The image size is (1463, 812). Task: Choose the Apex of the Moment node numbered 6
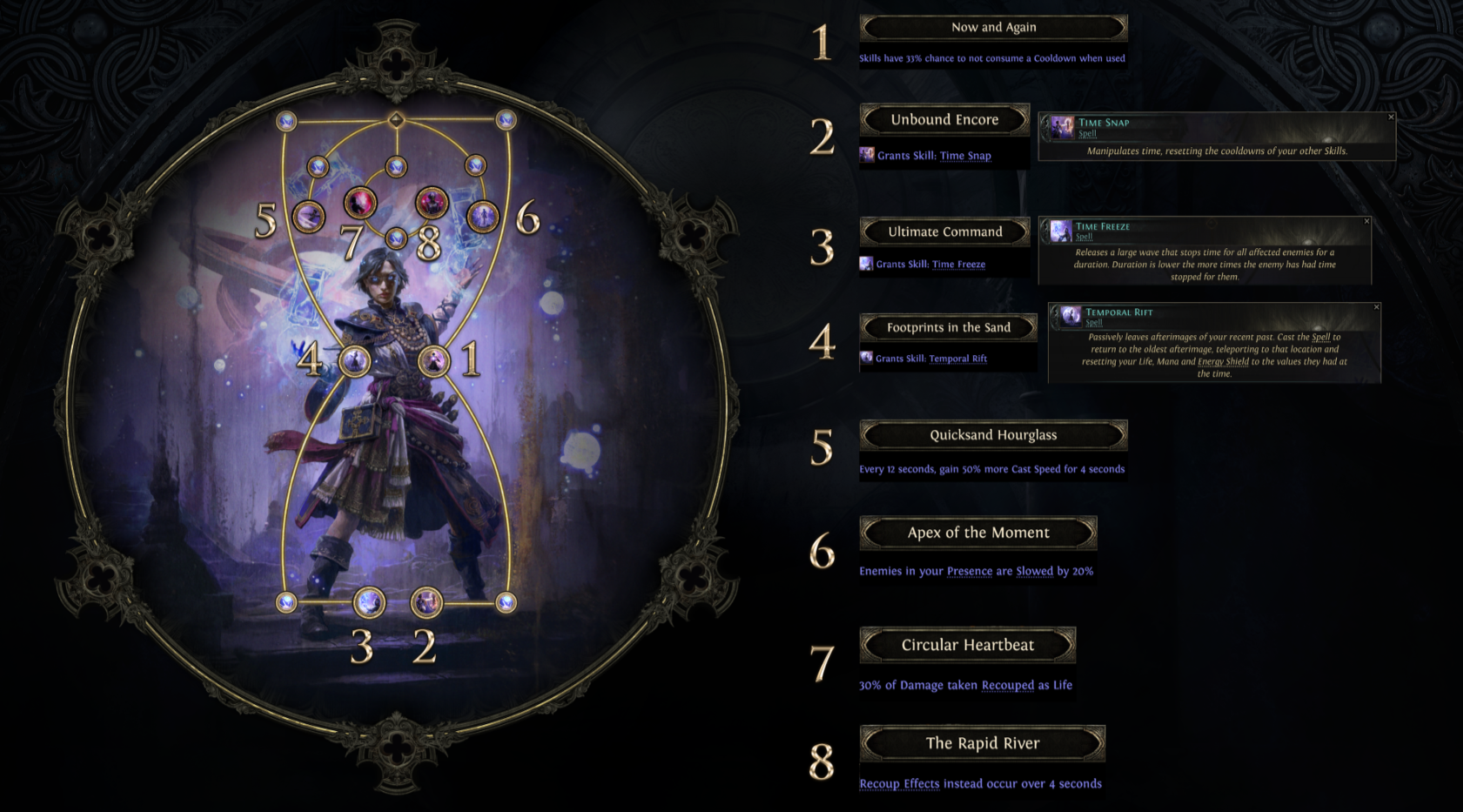pyautogui.click(x=482, y=217)
